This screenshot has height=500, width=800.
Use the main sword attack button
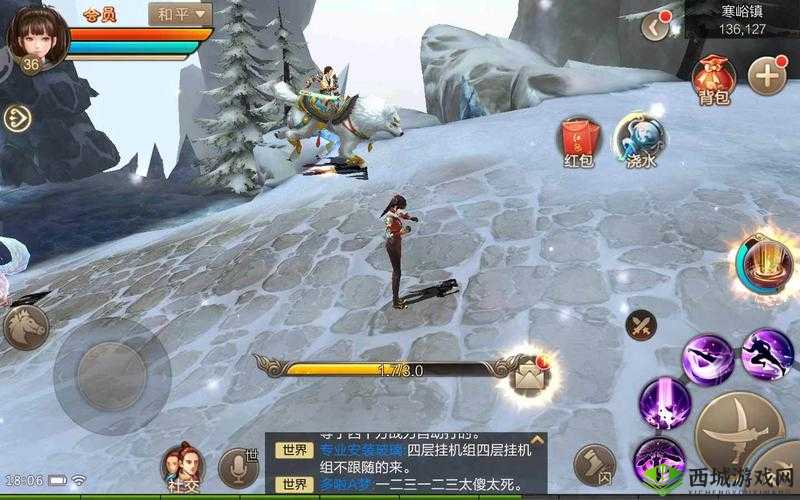pyautogui.click(x=741, y=427)
